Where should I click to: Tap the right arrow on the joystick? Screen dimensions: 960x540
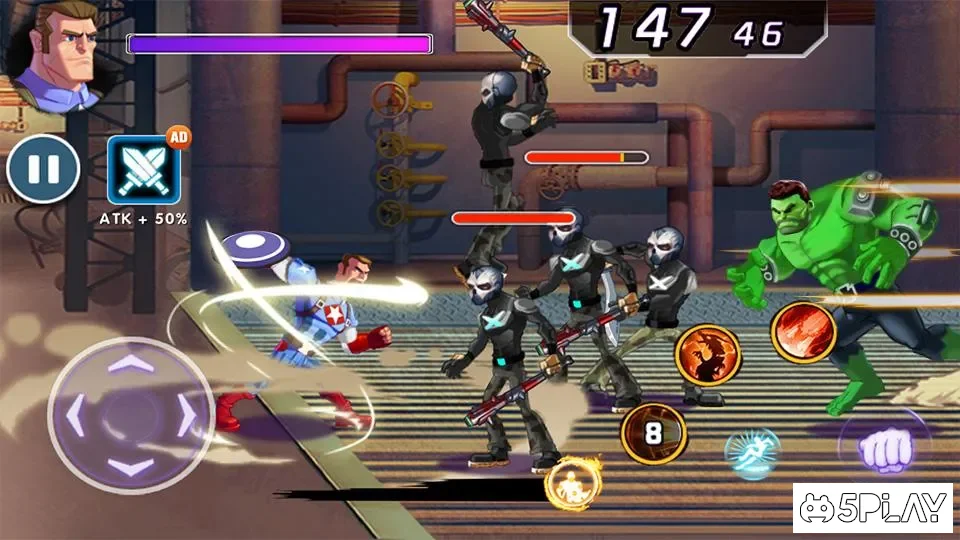tap(187, 415)
